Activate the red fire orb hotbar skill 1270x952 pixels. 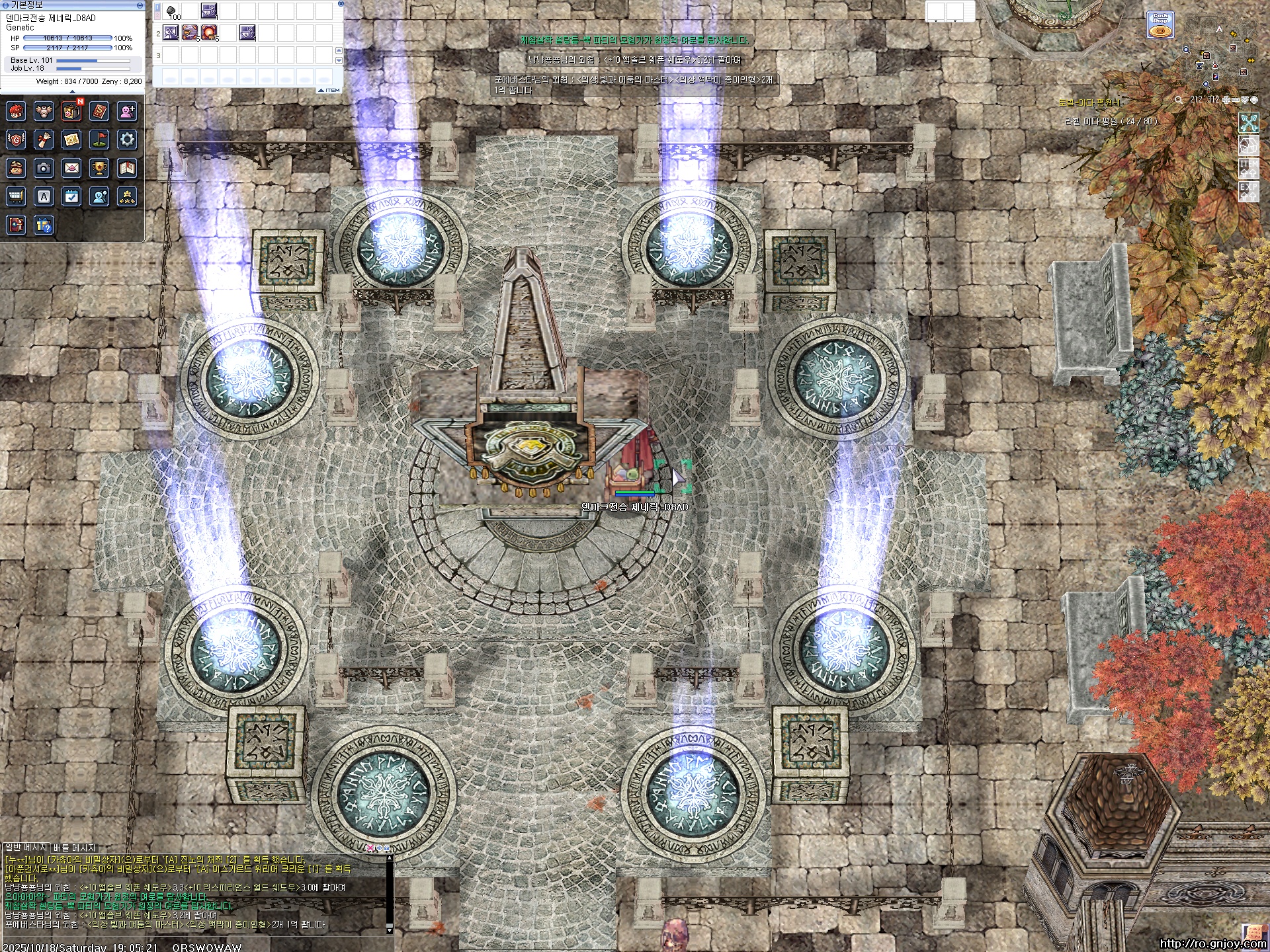coord(209,32)
